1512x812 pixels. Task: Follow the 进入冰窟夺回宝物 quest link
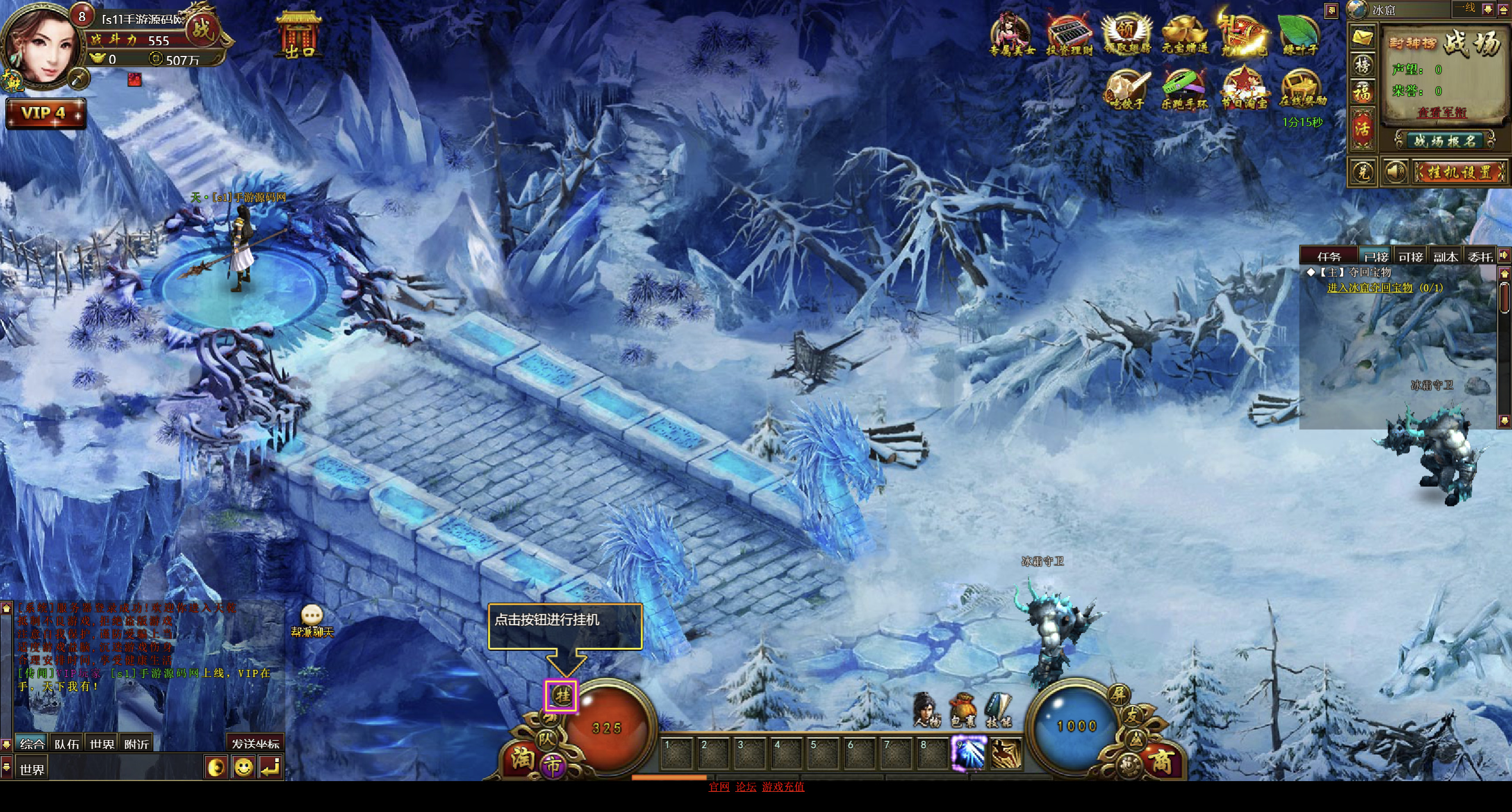1369,288
